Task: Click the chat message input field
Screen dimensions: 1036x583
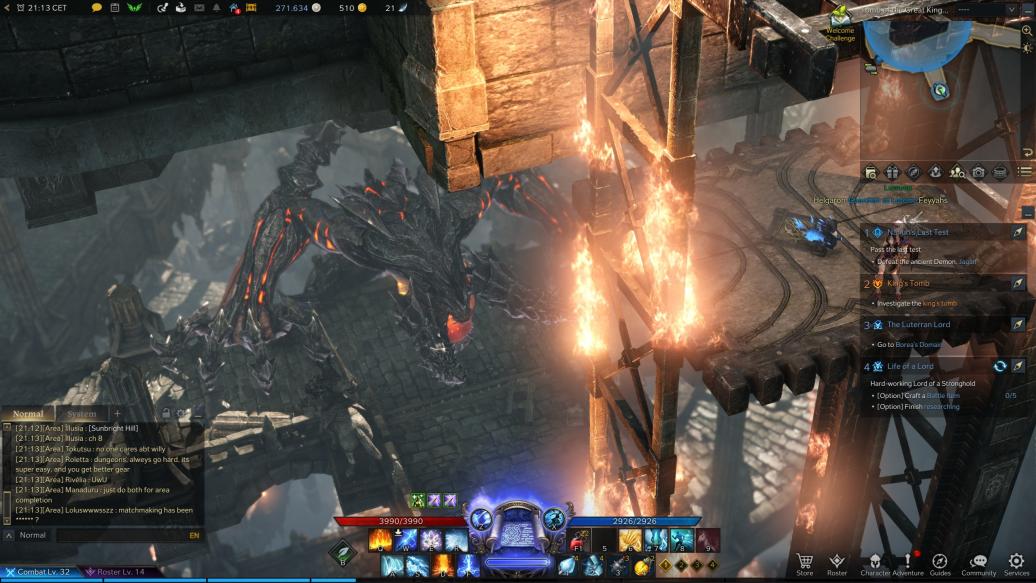Action: click(x=120, y=535)
